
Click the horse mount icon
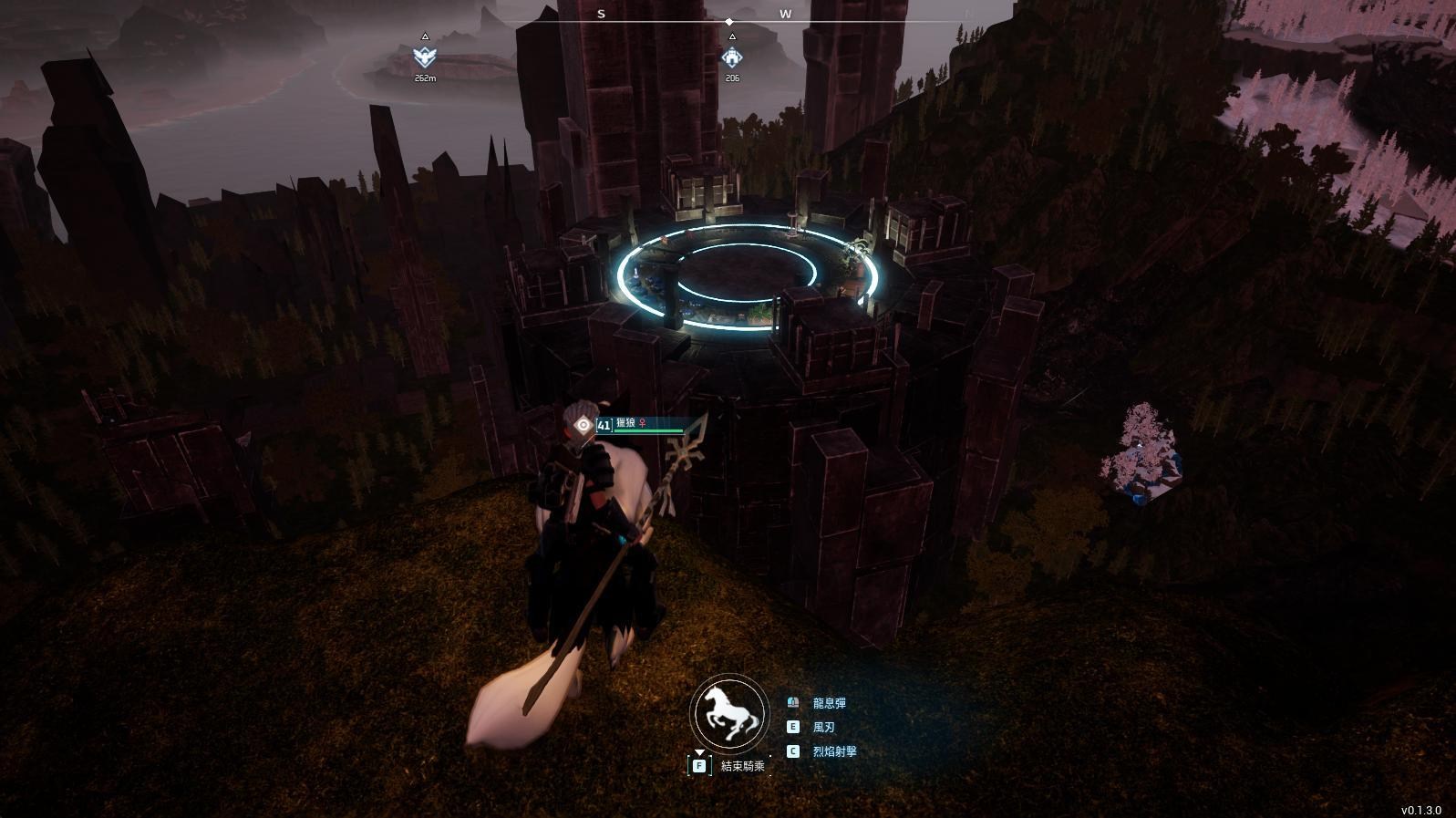(728, 714)
